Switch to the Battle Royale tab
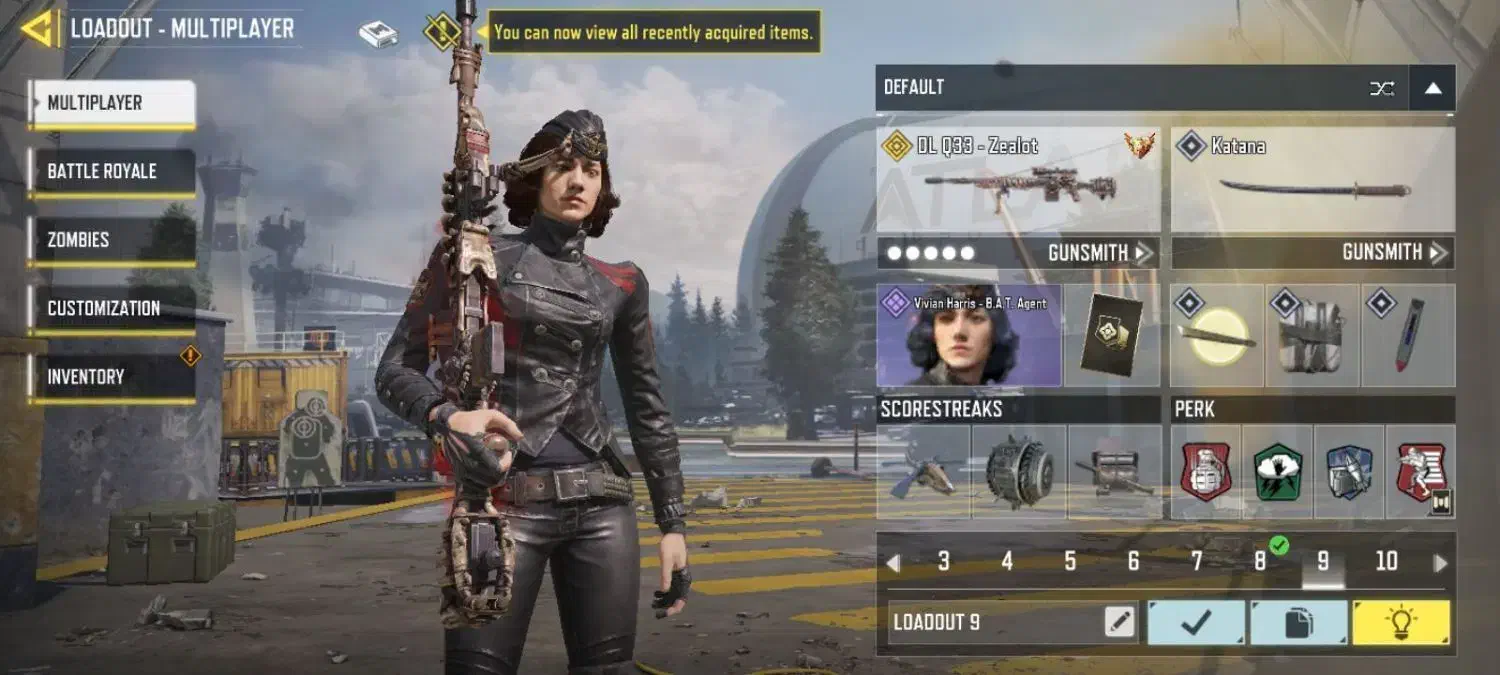1500x675 pixels. (110, 171)
